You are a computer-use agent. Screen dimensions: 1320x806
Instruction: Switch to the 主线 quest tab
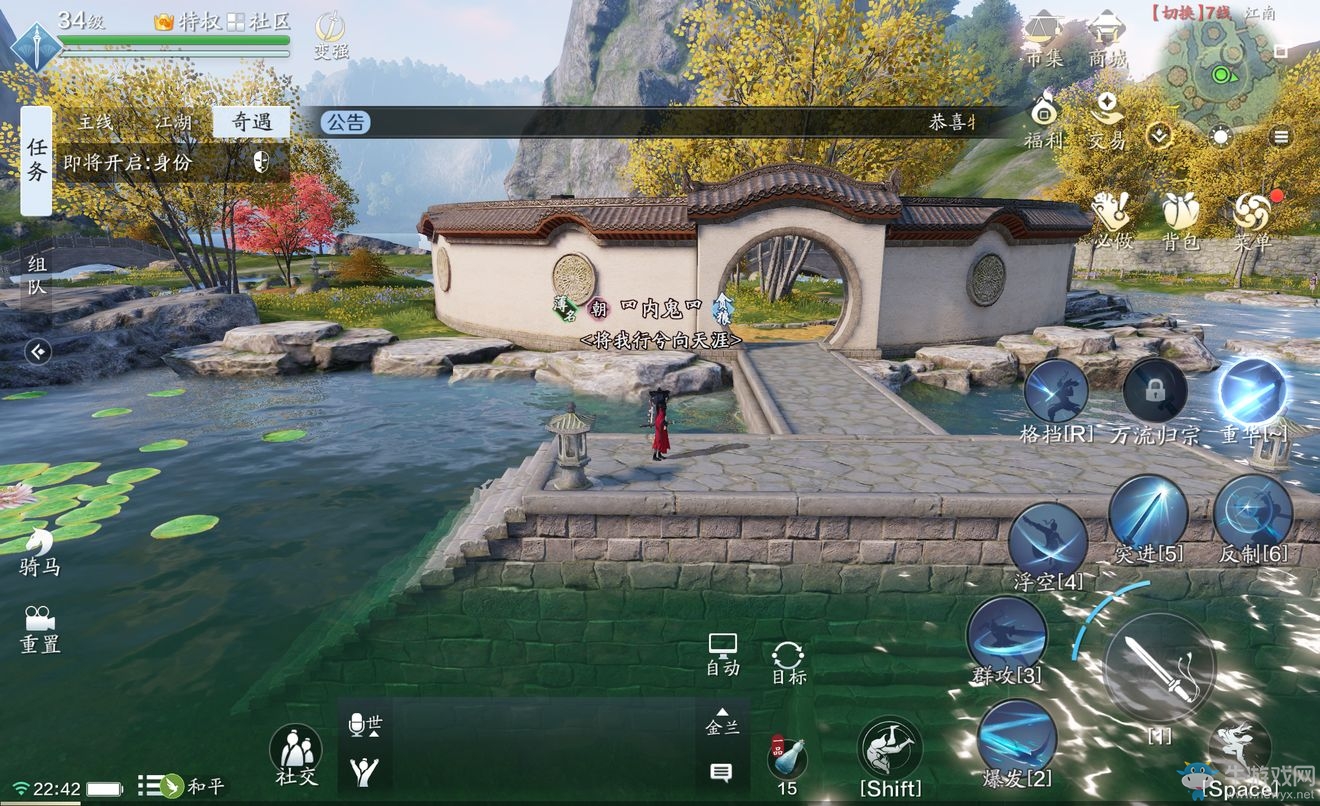click(96, 123)
